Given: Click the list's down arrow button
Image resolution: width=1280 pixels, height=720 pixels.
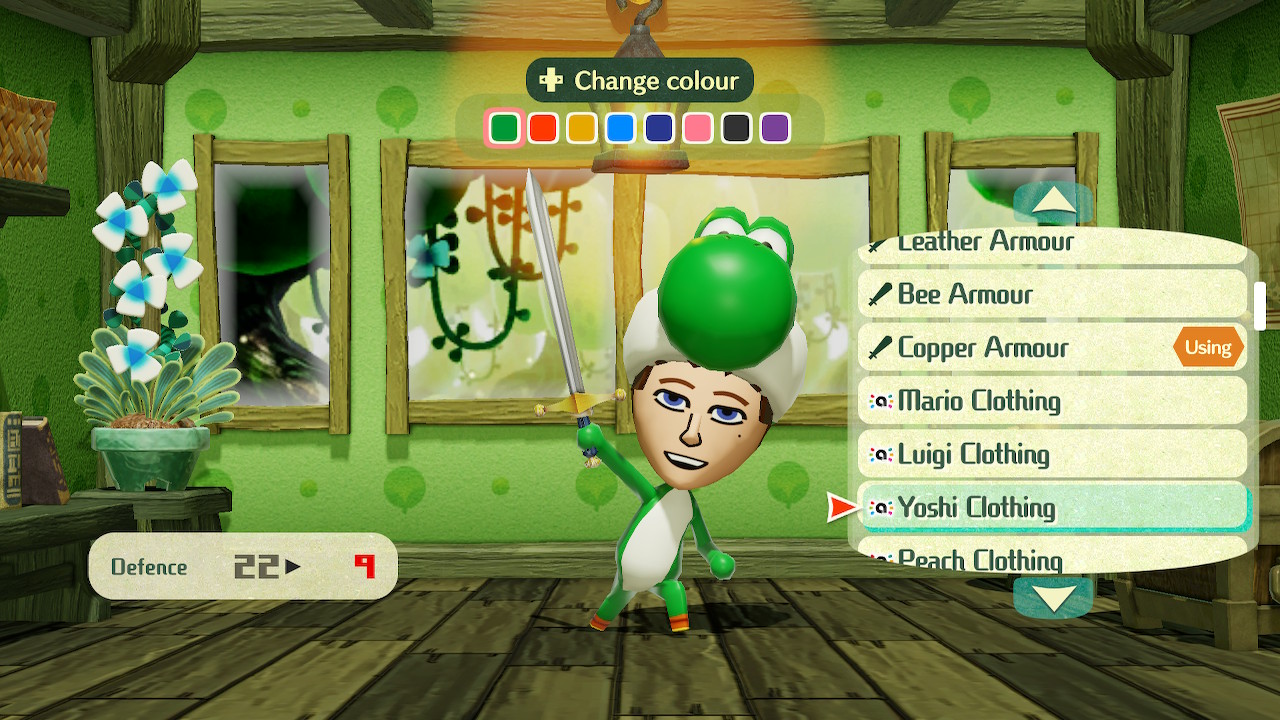Looking at the screenshot, I should click(1052, 597).
